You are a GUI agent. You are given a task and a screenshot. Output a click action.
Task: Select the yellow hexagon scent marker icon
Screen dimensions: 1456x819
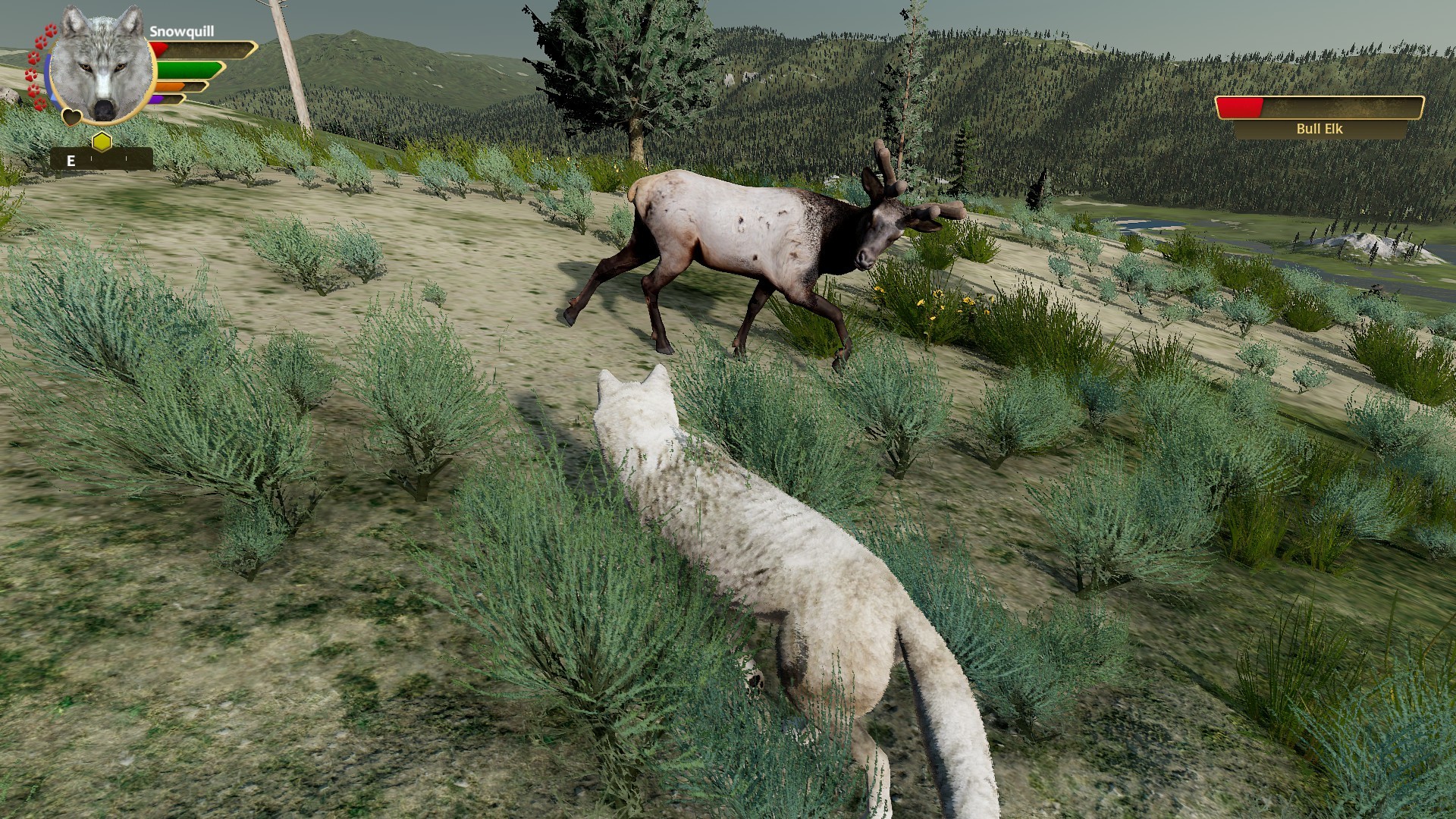[x=102, y=140]
